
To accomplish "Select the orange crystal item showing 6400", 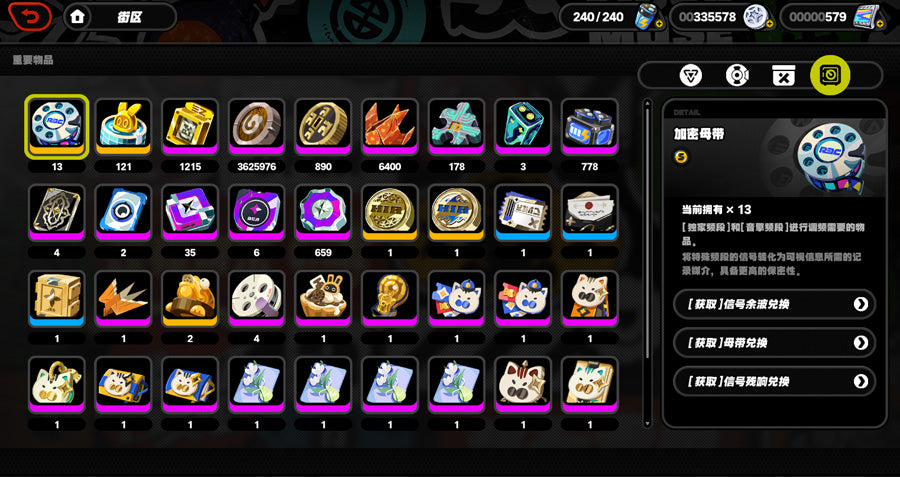I will 390,127.
